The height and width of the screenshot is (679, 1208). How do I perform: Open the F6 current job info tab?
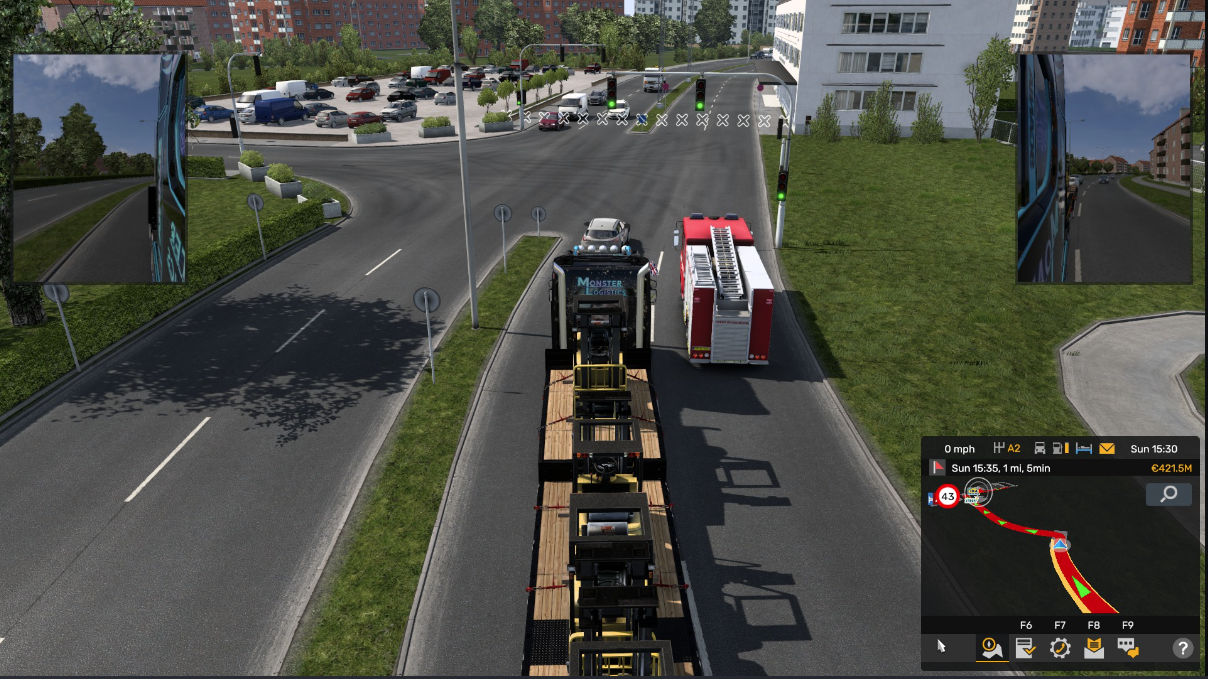tap(1026, 648)
